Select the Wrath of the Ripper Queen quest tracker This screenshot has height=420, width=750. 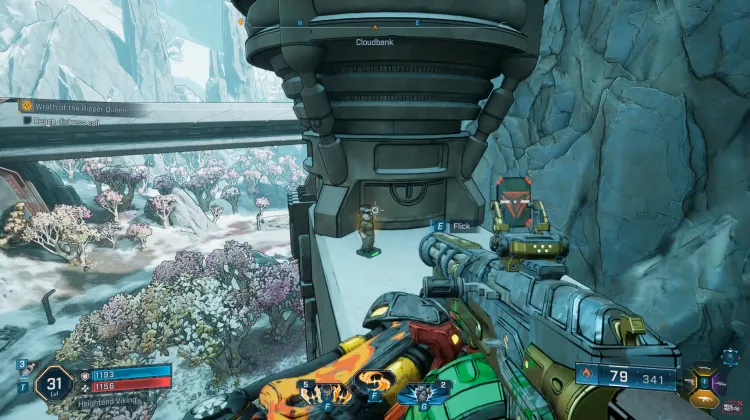pos(80,104)
